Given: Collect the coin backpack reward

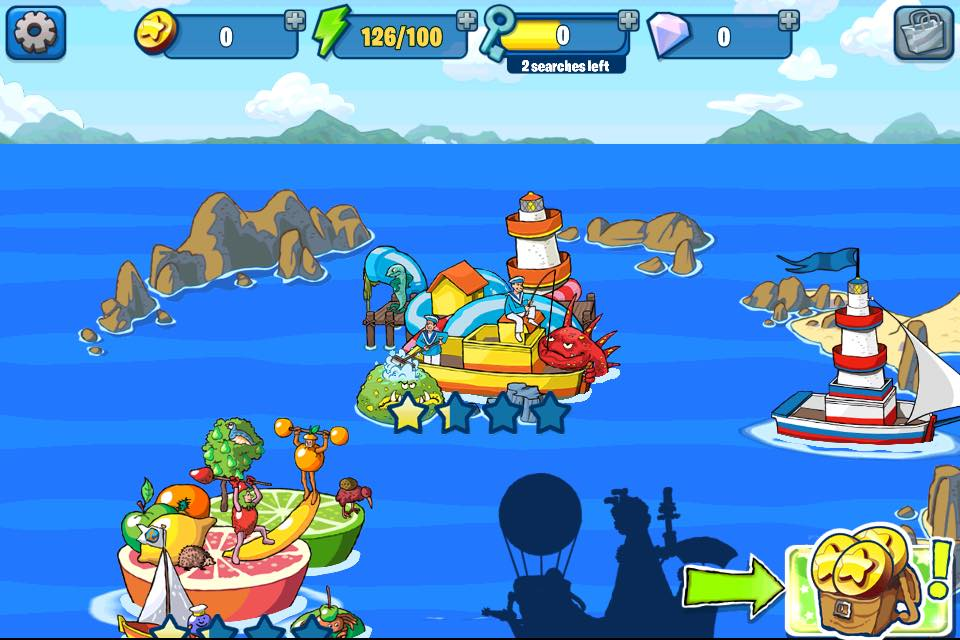Looking at the screenshot, I should [858, 585].
